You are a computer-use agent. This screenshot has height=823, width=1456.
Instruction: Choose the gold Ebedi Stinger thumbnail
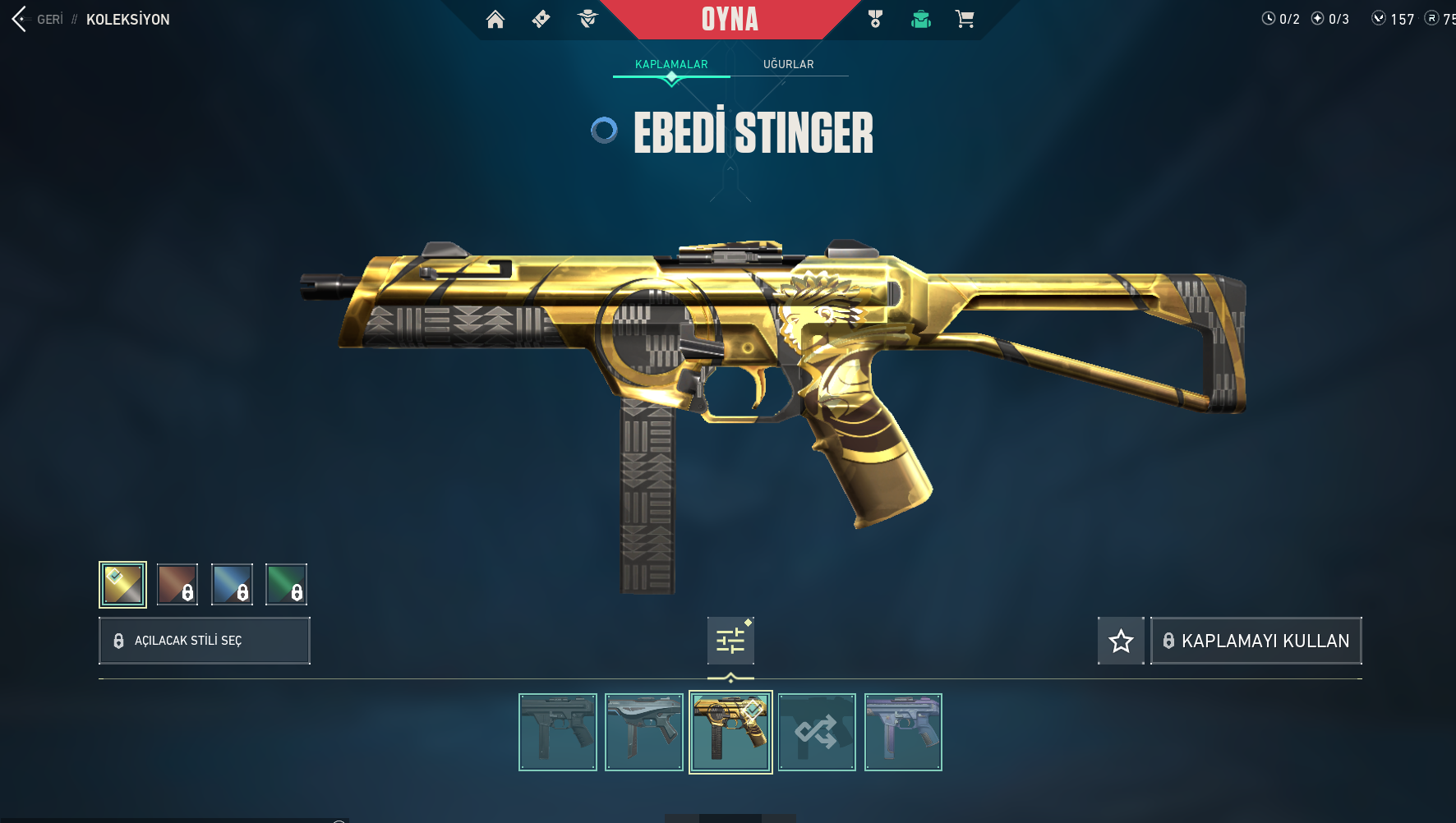[730, 732]
